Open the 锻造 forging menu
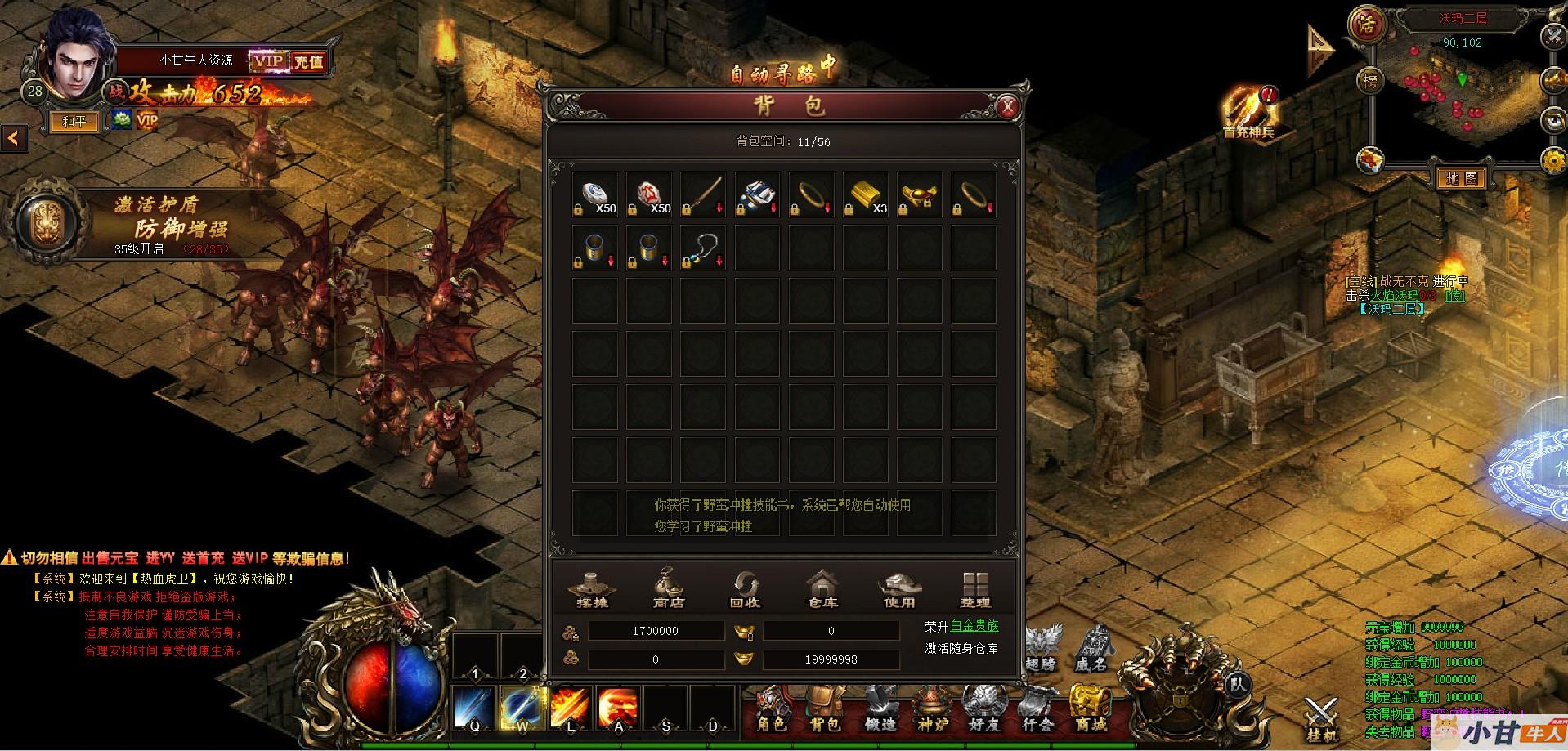The width and height of the screenshot is (1568, 751). point(880,708)
